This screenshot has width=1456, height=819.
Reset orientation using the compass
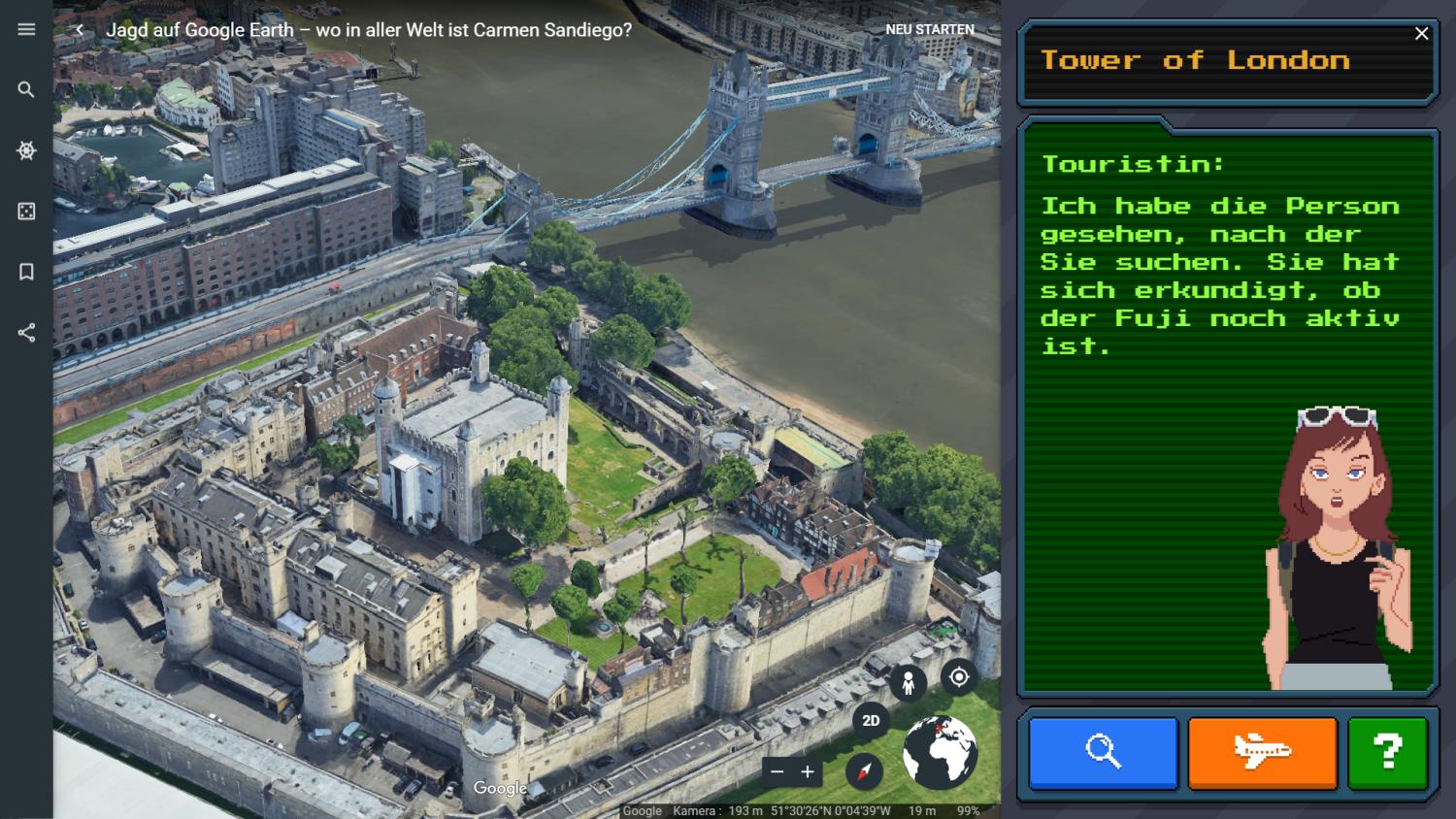(864, 771)
